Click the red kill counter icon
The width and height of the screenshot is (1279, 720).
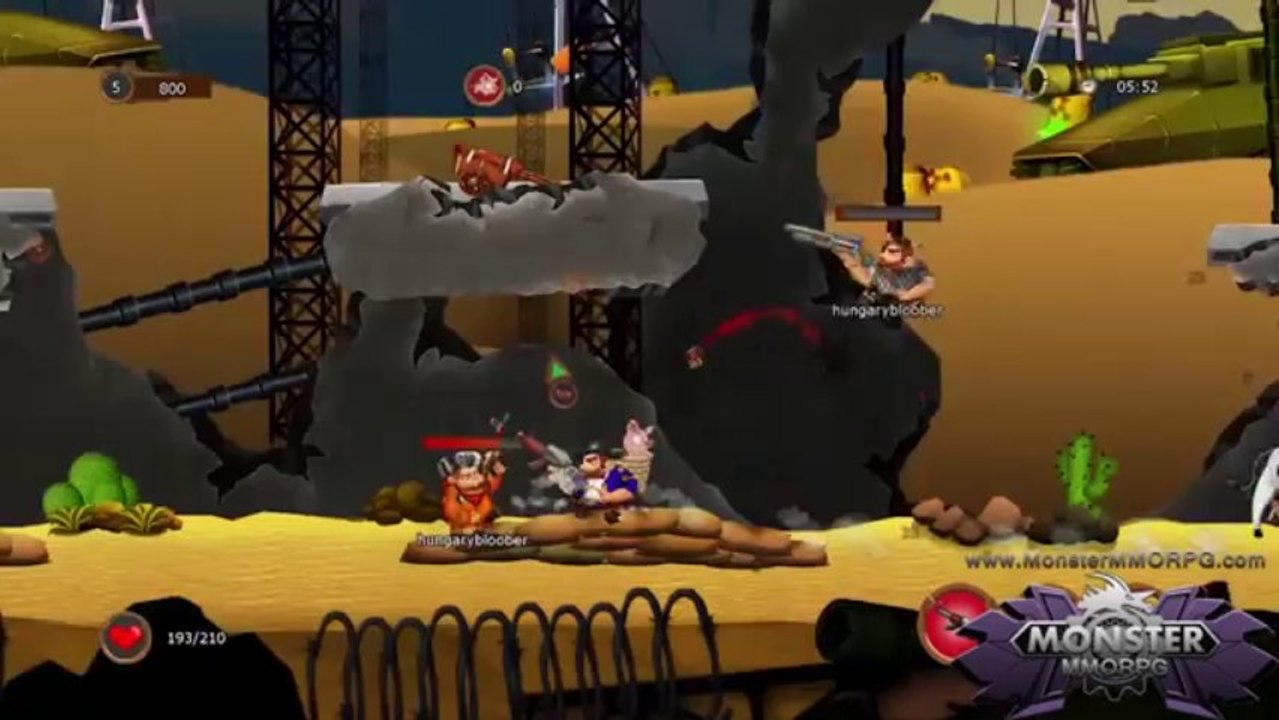pos(484,86)
